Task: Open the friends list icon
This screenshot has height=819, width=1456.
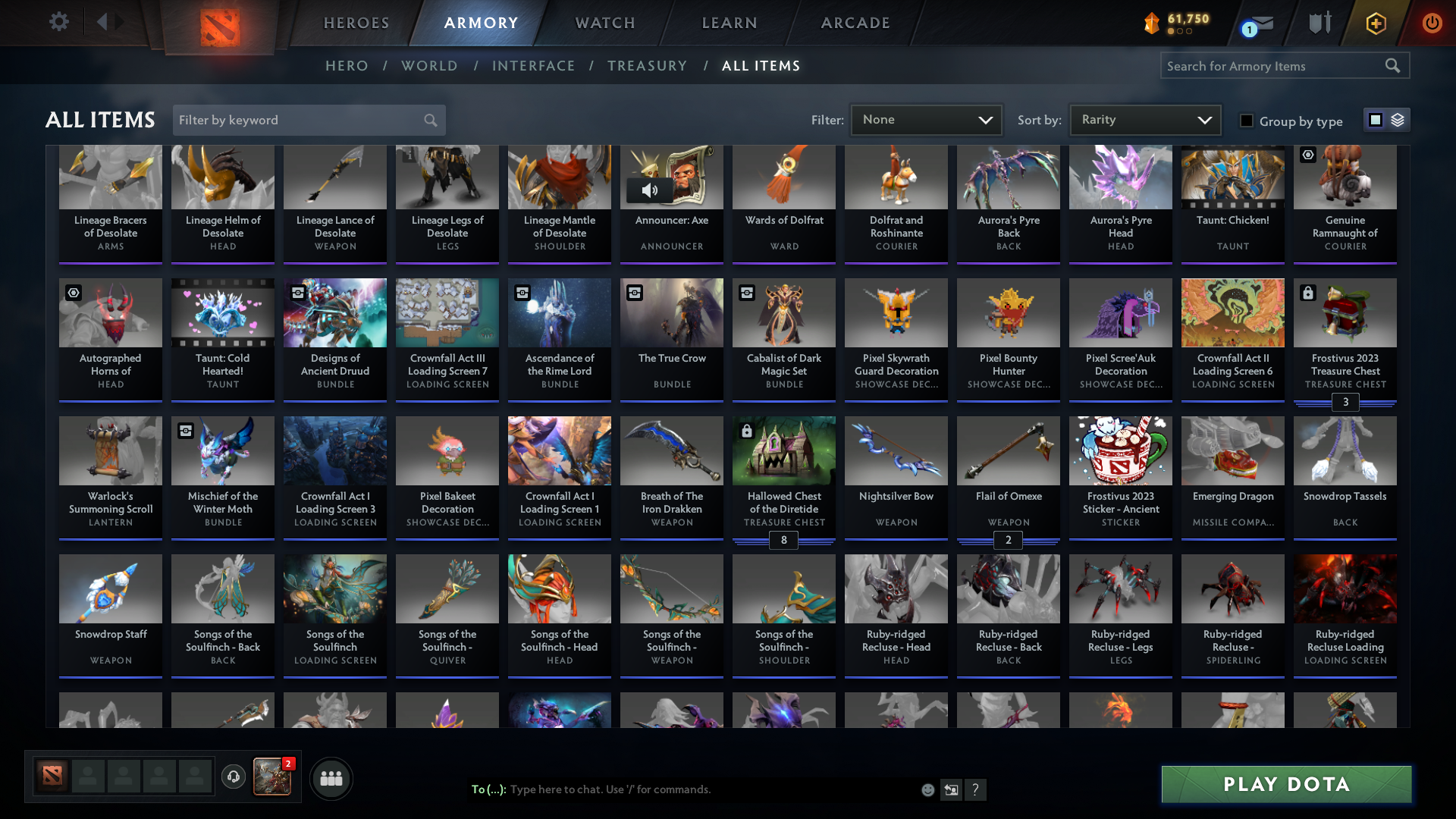Action: (331, 778)
